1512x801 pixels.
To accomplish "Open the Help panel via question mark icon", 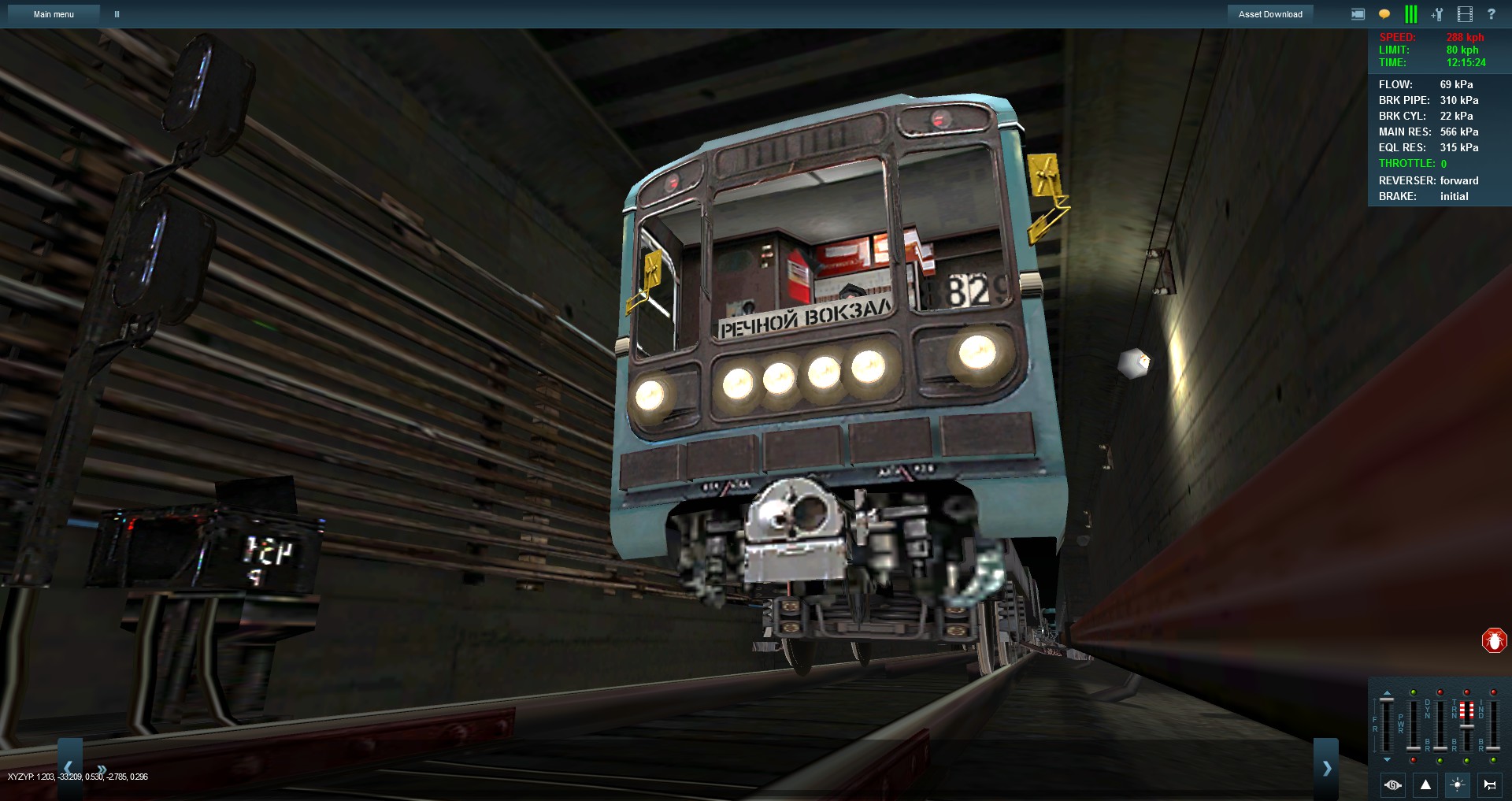I will [x=1492, y=13].
